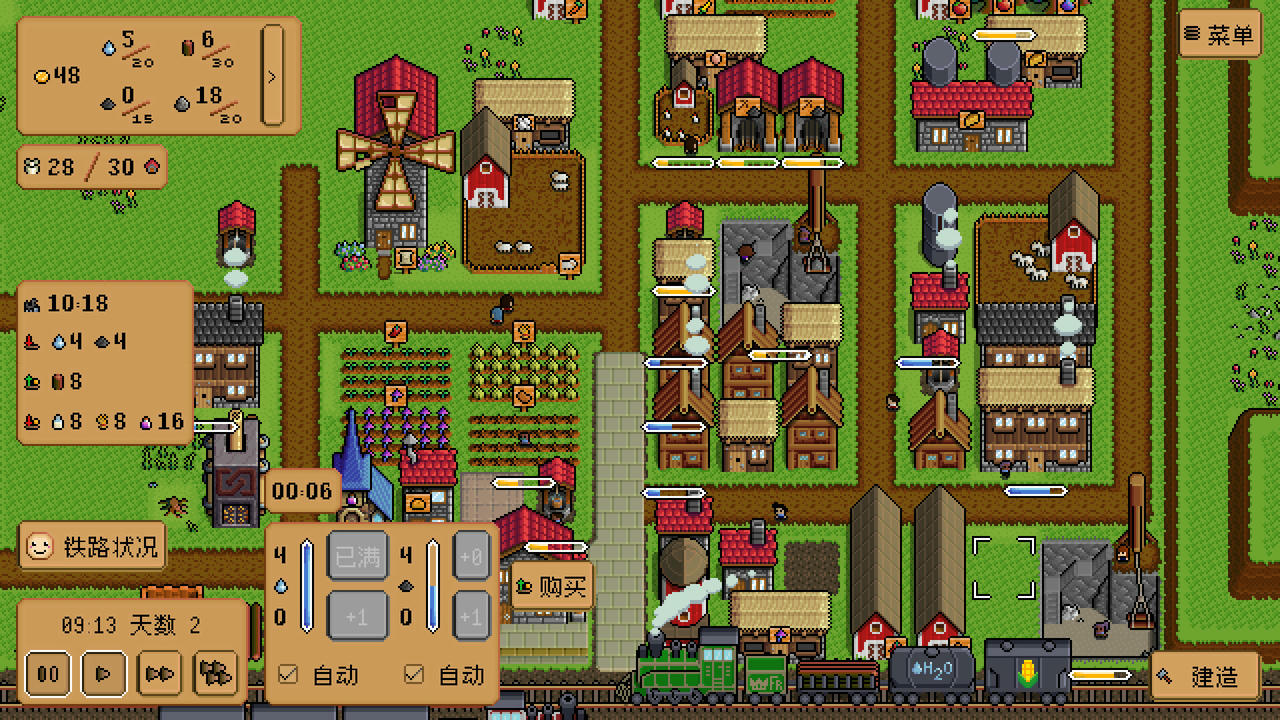Select the fast-forward speed icon
This screenshot has height=720, width=1280.
coord(159,674)
